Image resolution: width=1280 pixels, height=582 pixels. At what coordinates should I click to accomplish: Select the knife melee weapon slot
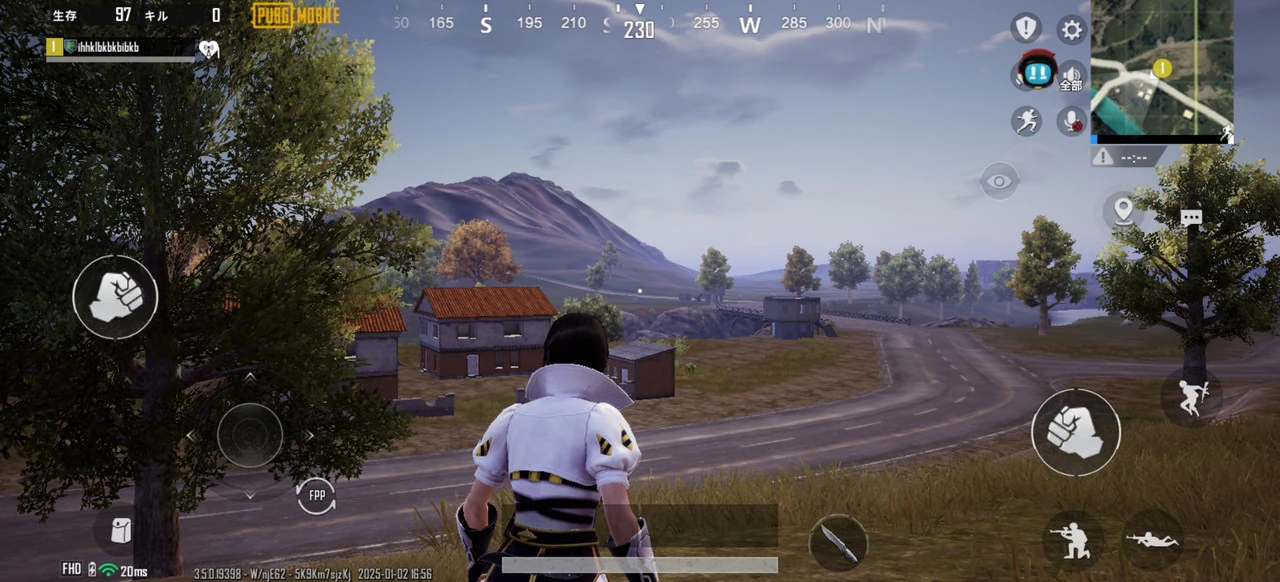pyautogui.click(x=837, y=543)
